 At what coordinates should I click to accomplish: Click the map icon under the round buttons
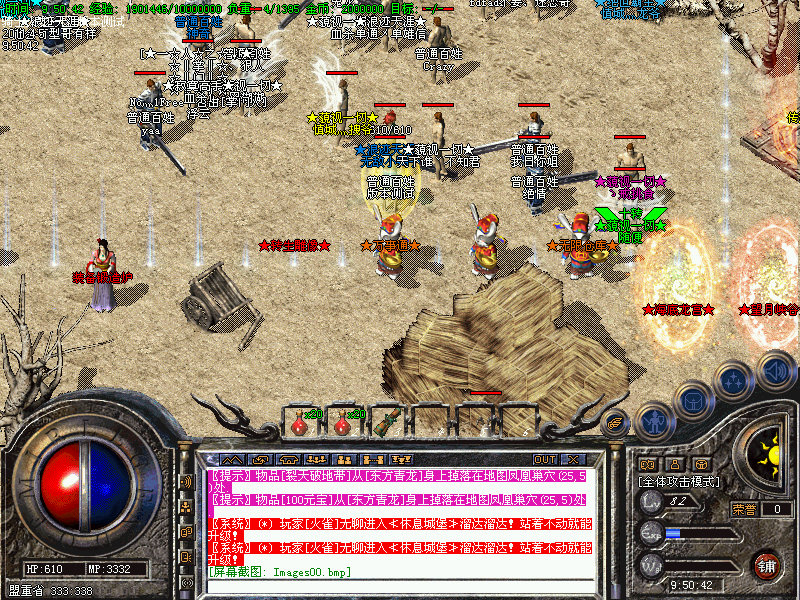(647, 465)
